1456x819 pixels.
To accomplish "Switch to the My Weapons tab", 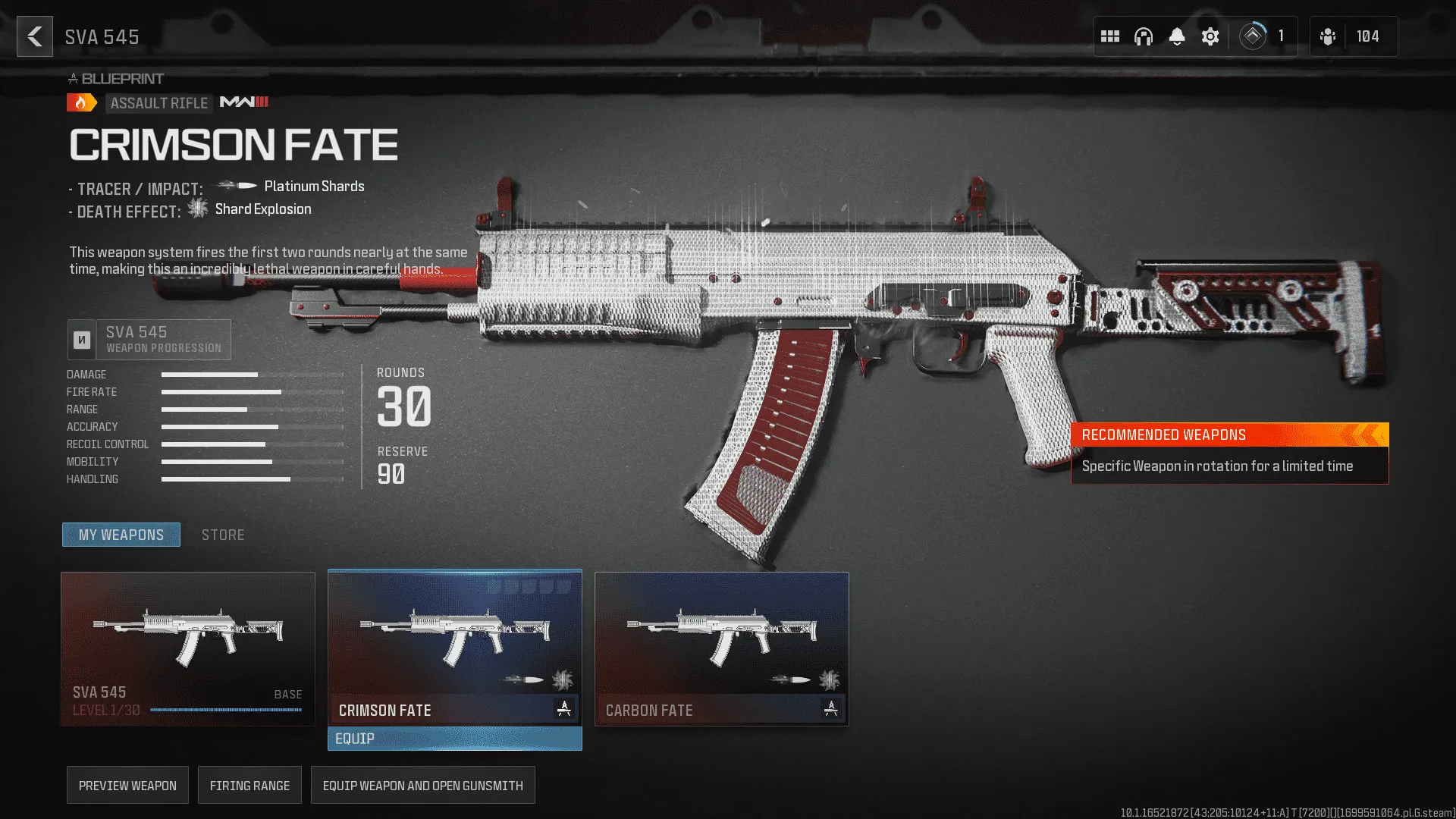I will (x=121, y=535).
